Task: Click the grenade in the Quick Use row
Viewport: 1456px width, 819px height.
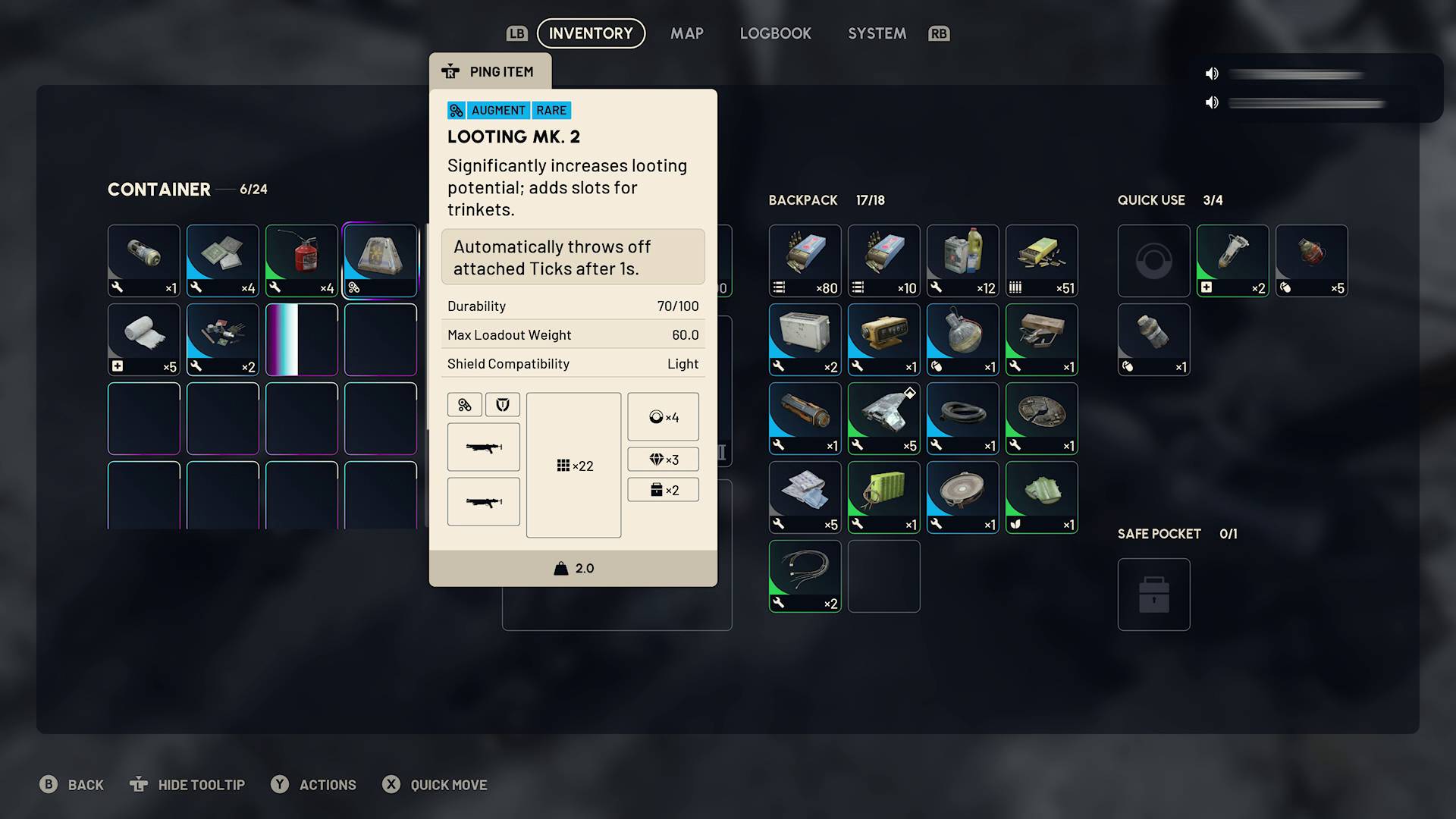Action: [x=1311, y=260]
